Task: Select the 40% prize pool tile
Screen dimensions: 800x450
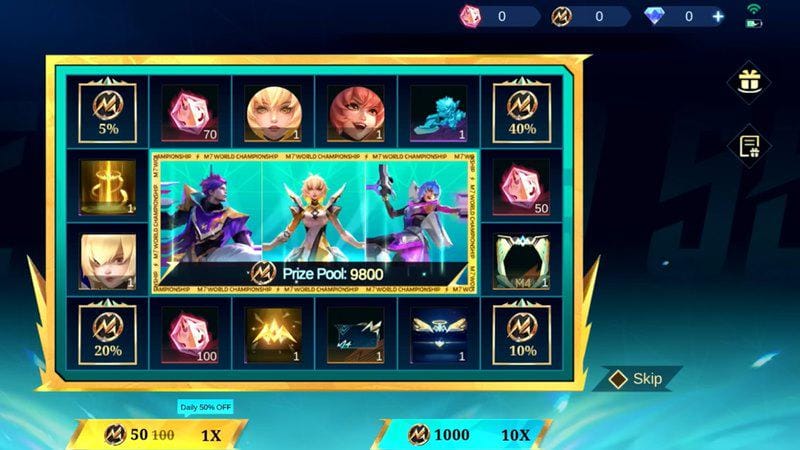Action: 521,110
